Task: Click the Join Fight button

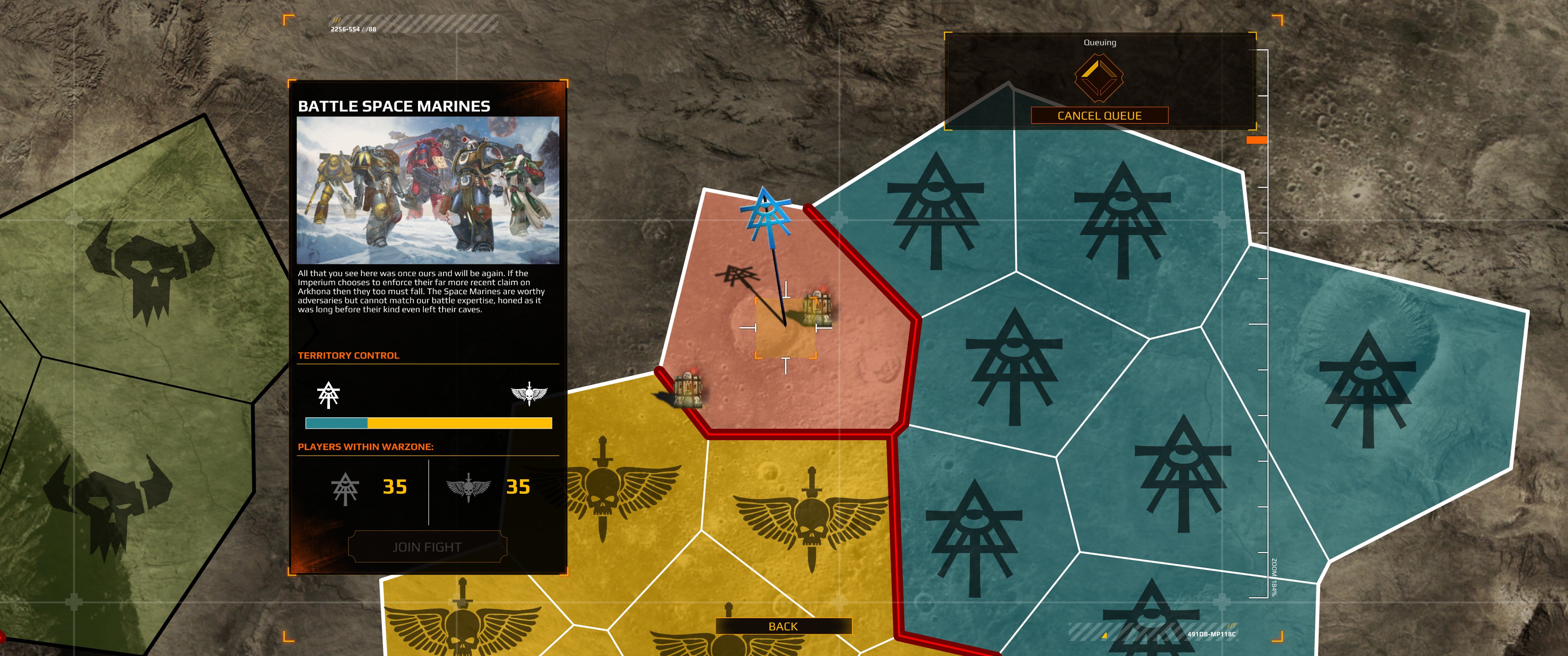Action: point(427,547)
